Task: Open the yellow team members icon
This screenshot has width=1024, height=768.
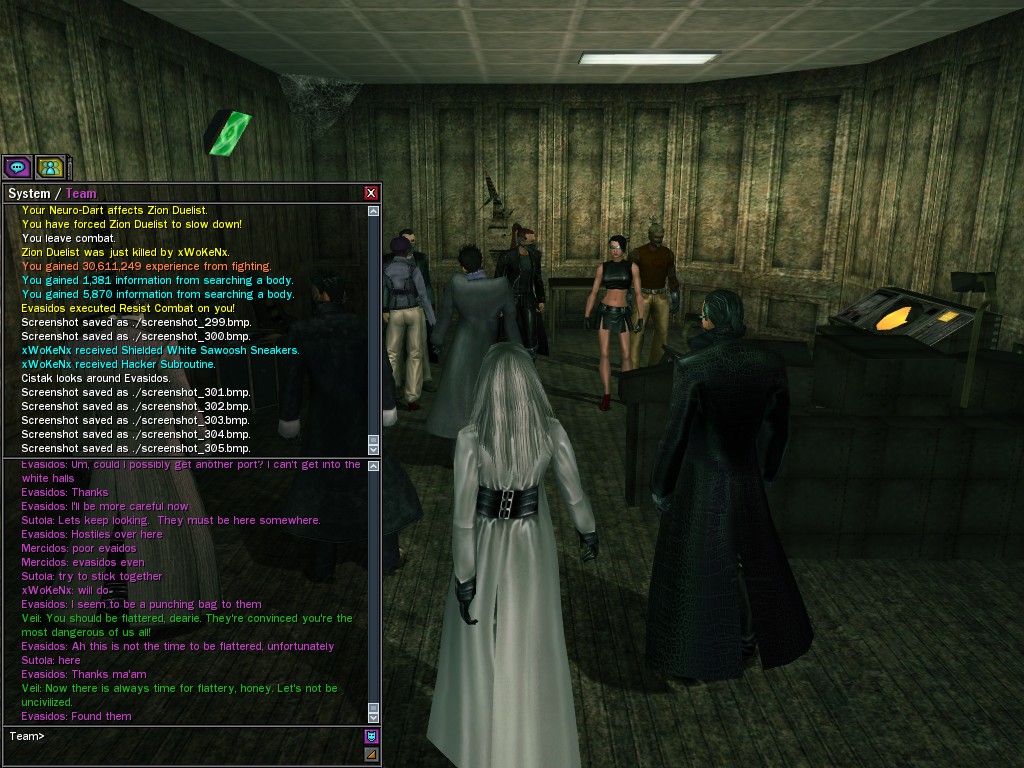Action: (50, 167)
